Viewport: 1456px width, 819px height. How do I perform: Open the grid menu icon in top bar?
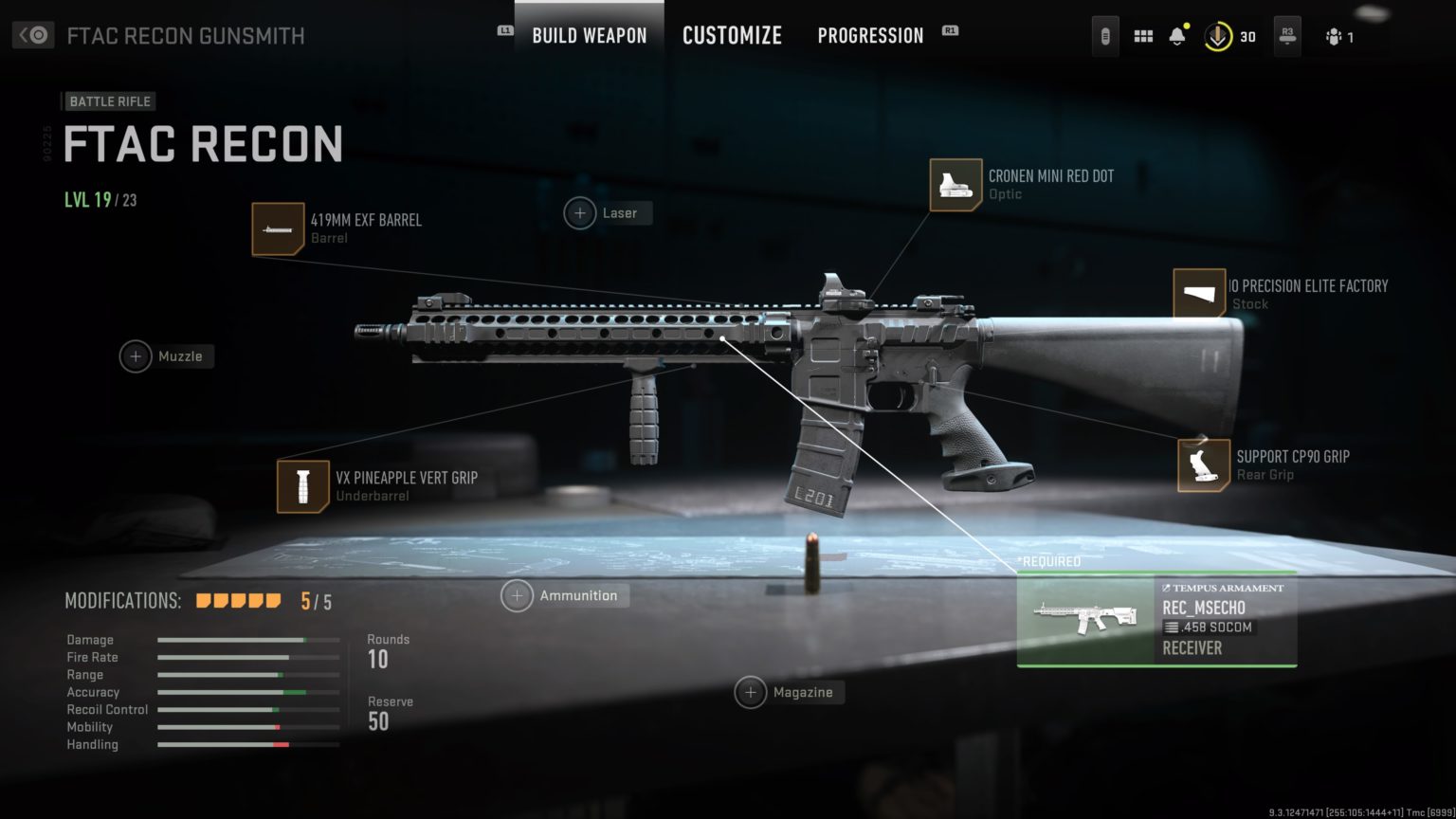pos(1142,35)
